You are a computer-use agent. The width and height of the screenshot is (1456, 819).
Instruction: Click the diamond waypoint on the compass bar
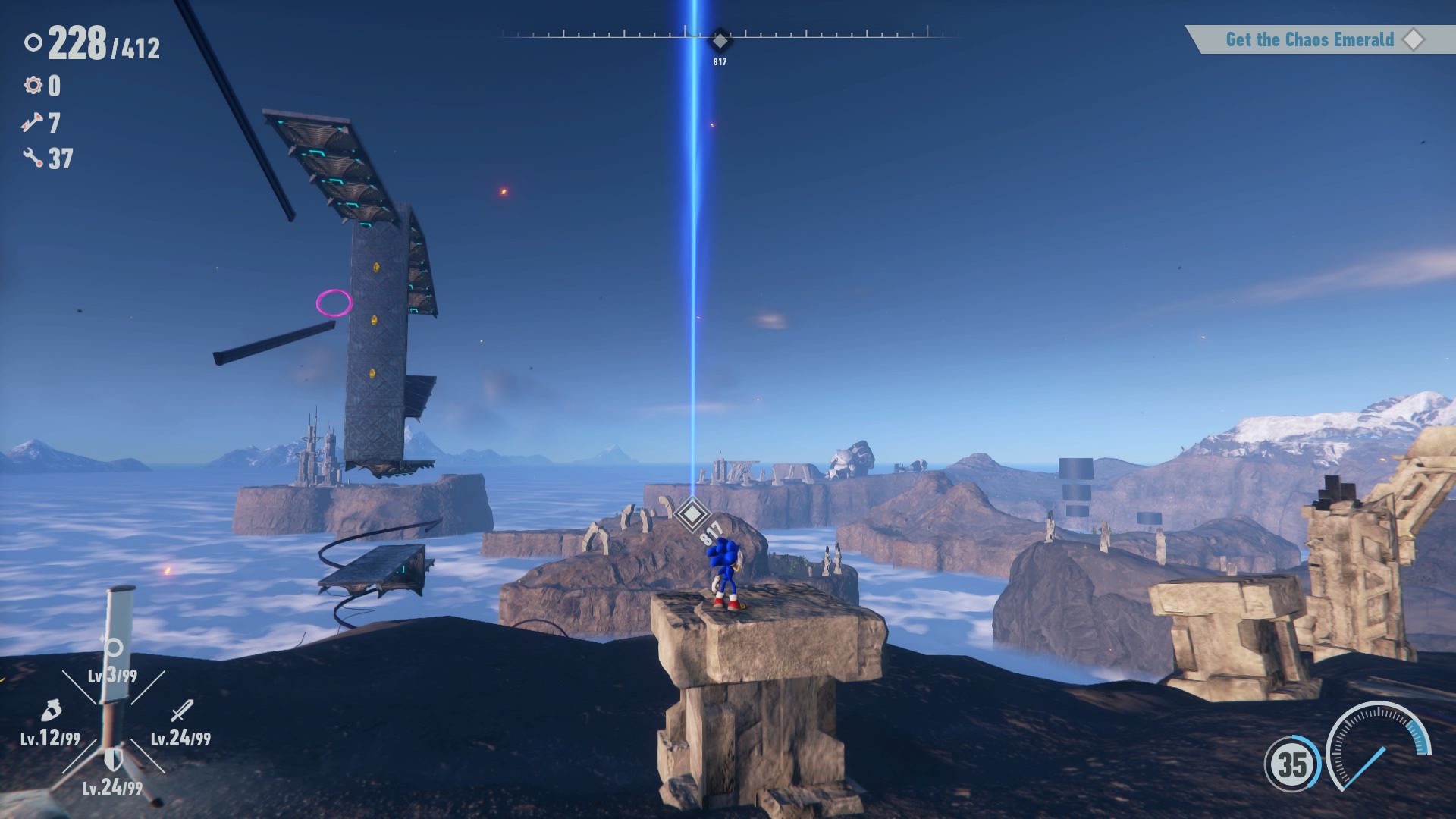[720, 39]
